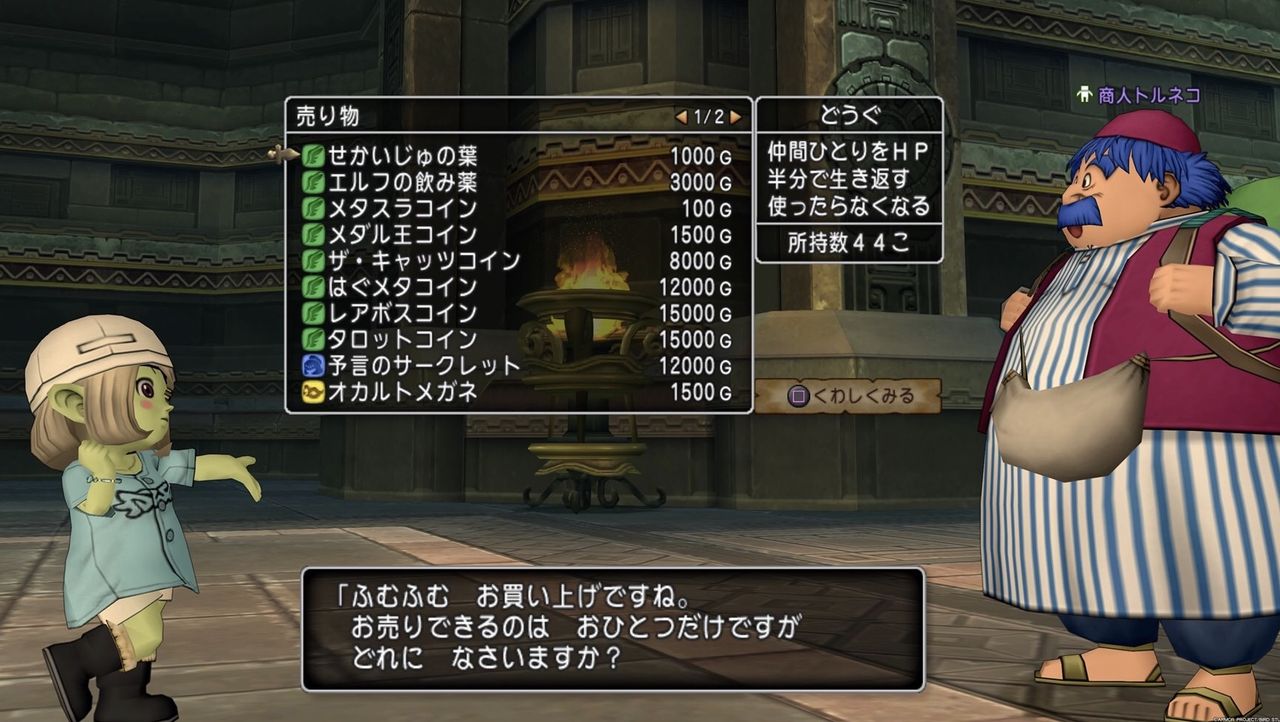Click the right arrow for next shop page
This screenshot has height=722, width=1280.
[x=736, y=116]
